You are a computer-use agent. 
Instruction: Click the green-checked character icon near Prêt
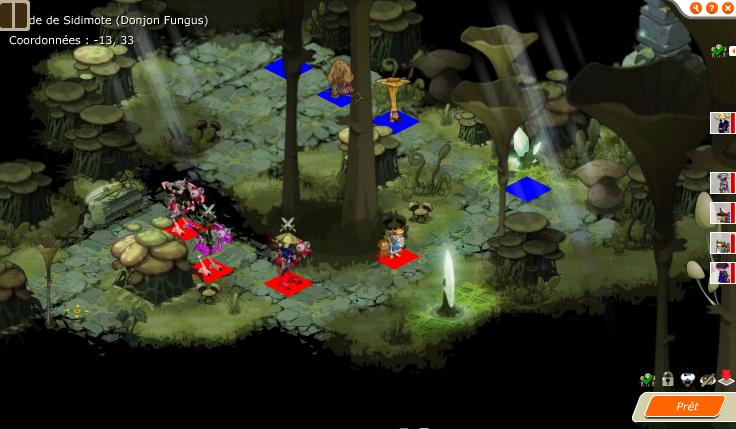pyautogui.click(x=647, y=379)
